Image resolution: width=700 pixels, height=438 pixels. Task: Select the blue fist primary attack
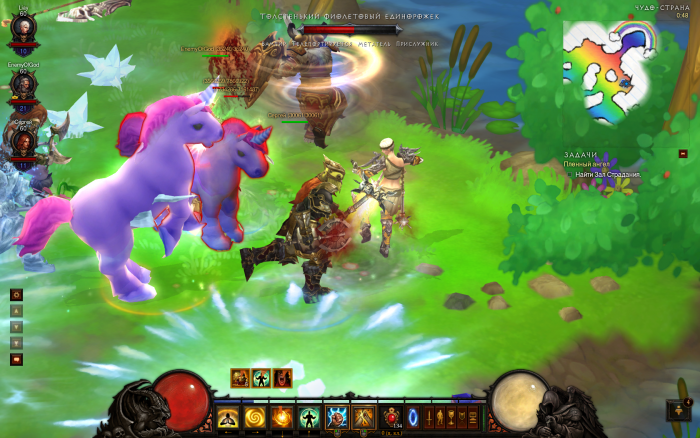click(x=336, y=416)
